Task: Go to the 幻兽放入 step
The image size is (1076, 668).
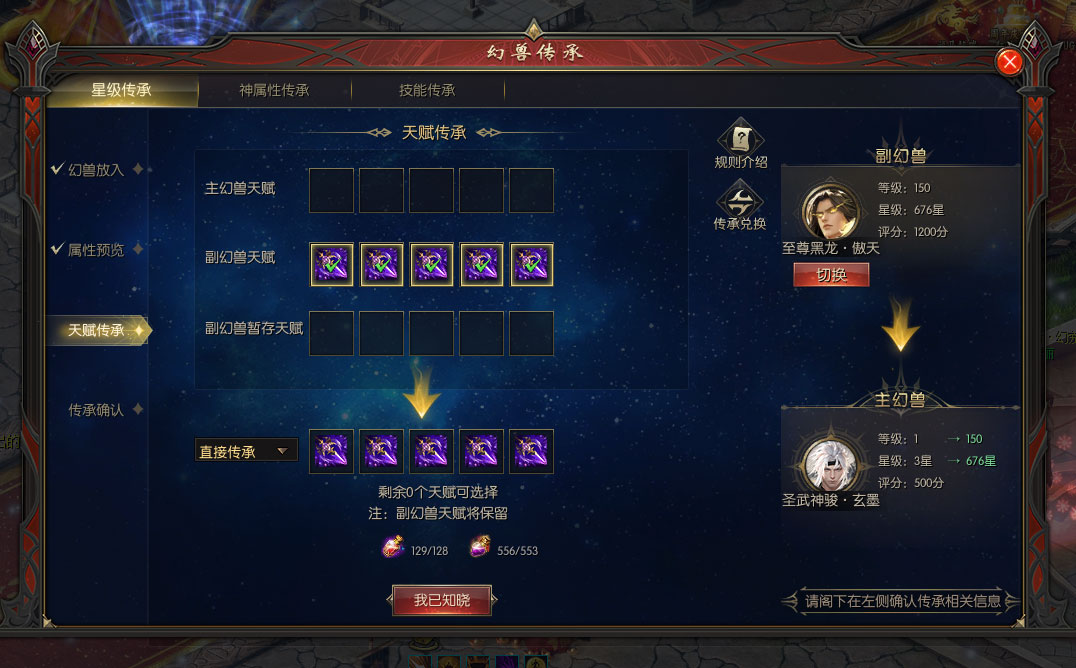Action: click(x=96, y=170)
